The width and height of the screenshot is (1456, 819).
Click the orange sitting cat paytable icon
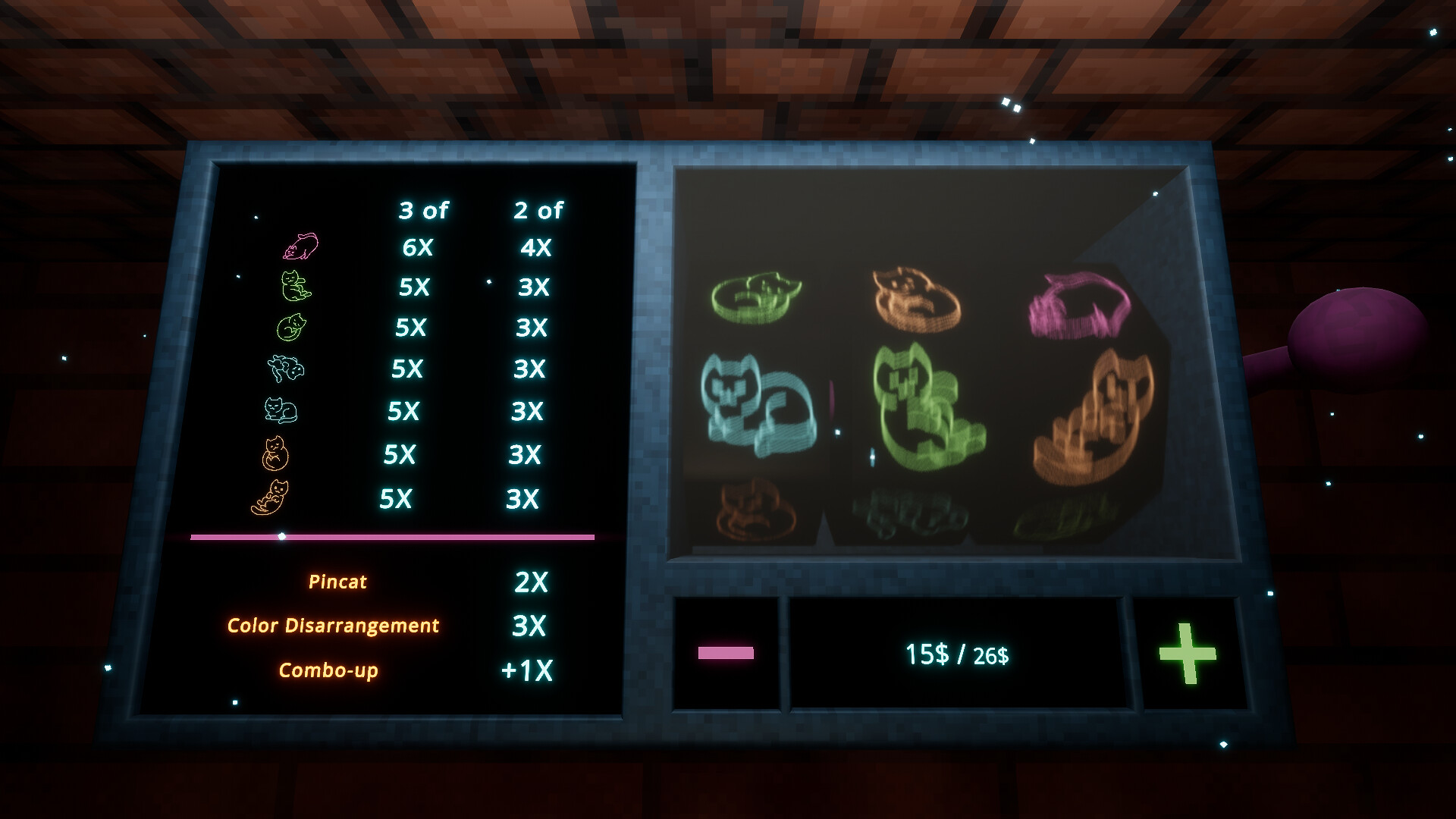click(x=275, y=453)
